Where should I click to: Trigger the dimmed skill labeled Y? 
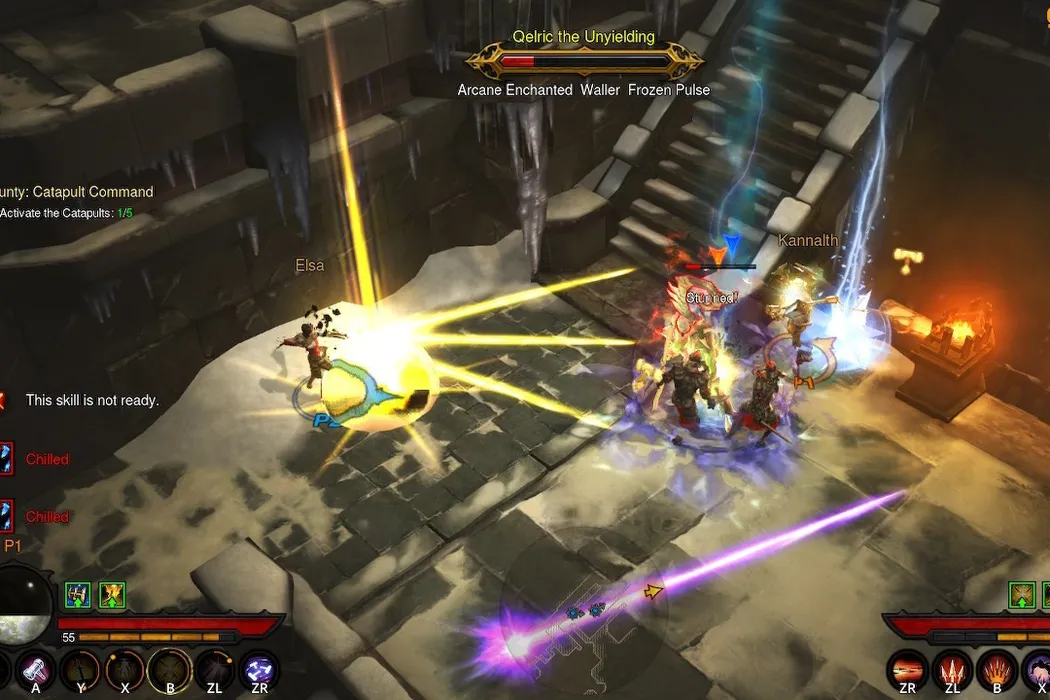point(80,669)
